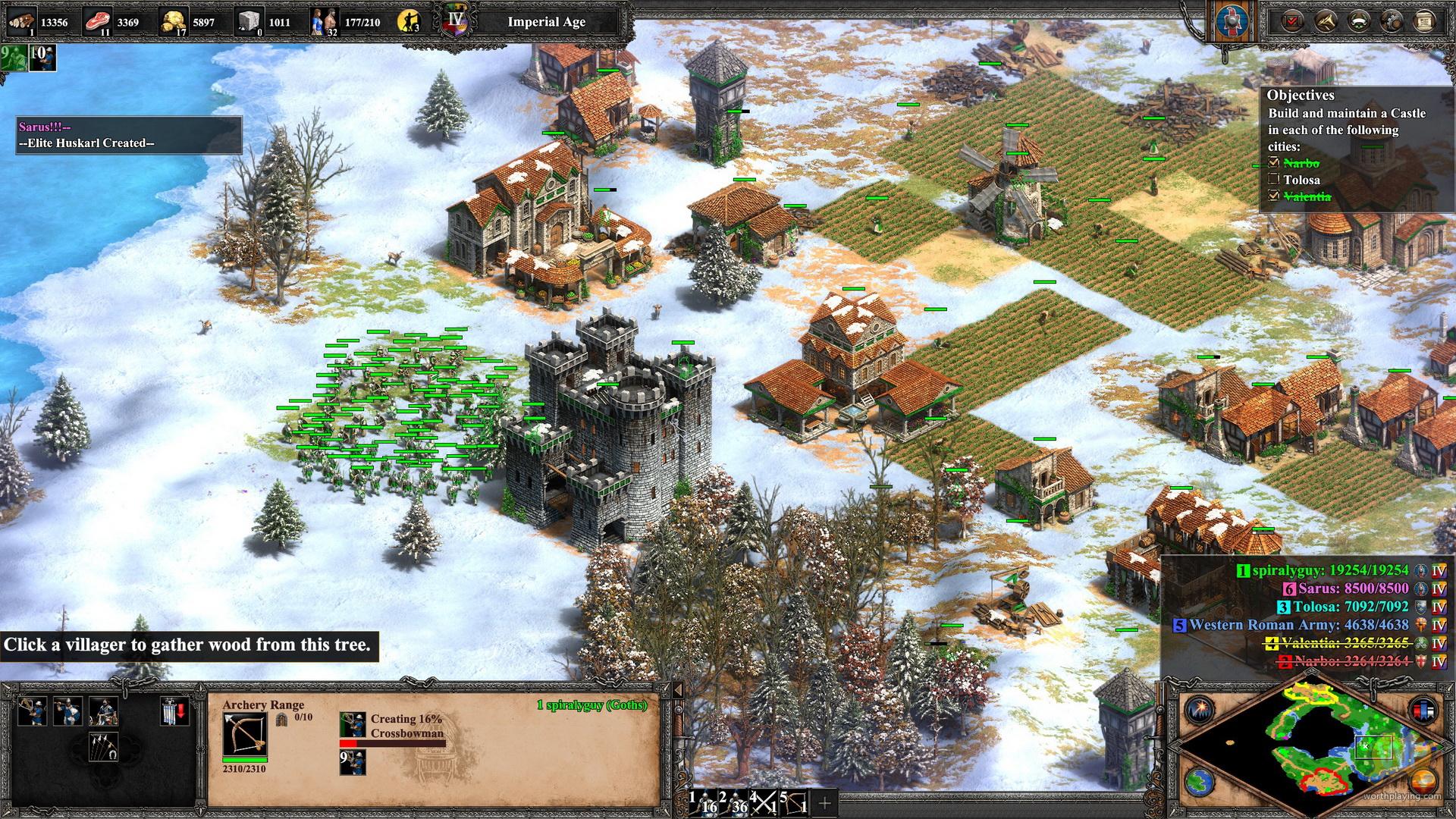
Task: Train a Crossbowman from the command panel
Action: 33,711
